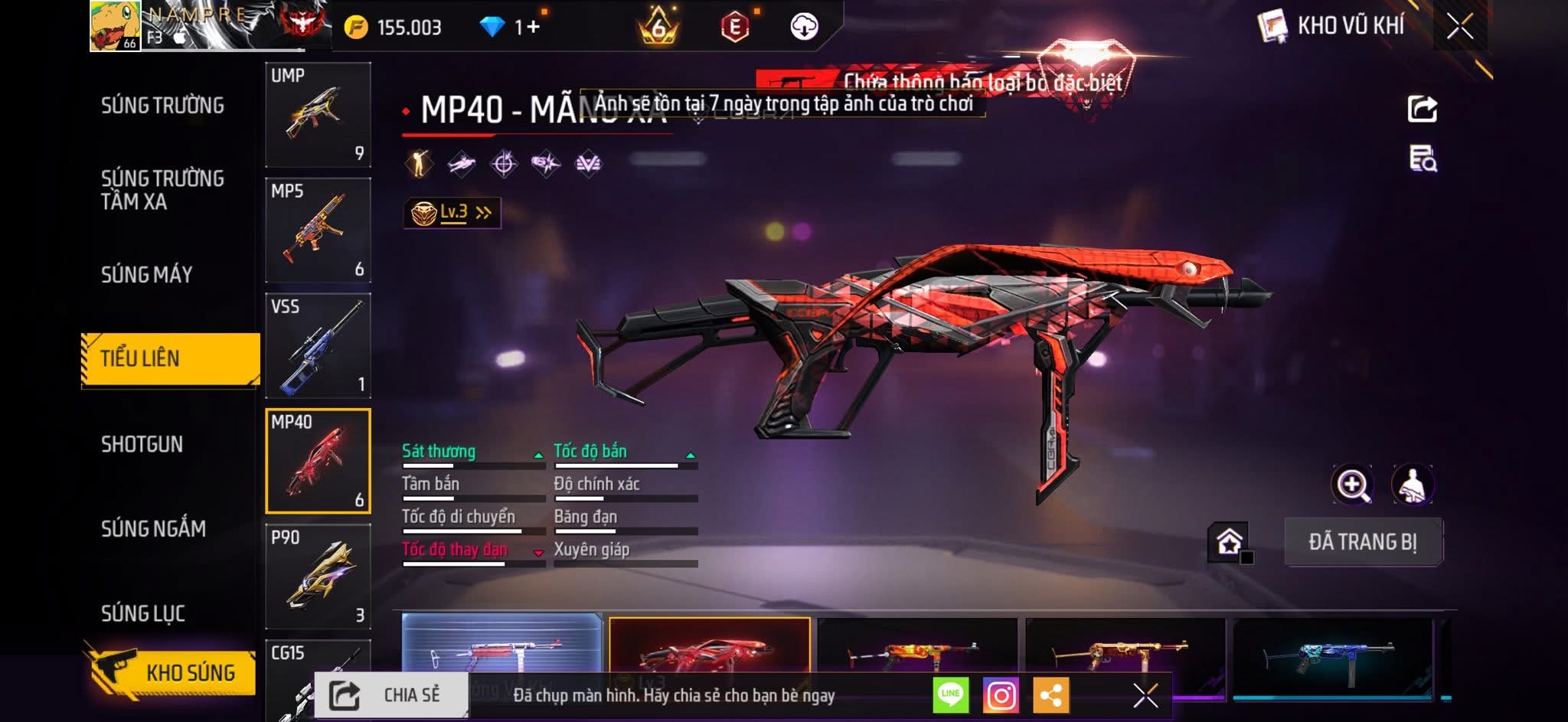
Task: Close the weapon vault with the X
Action: pos(1459,27)
